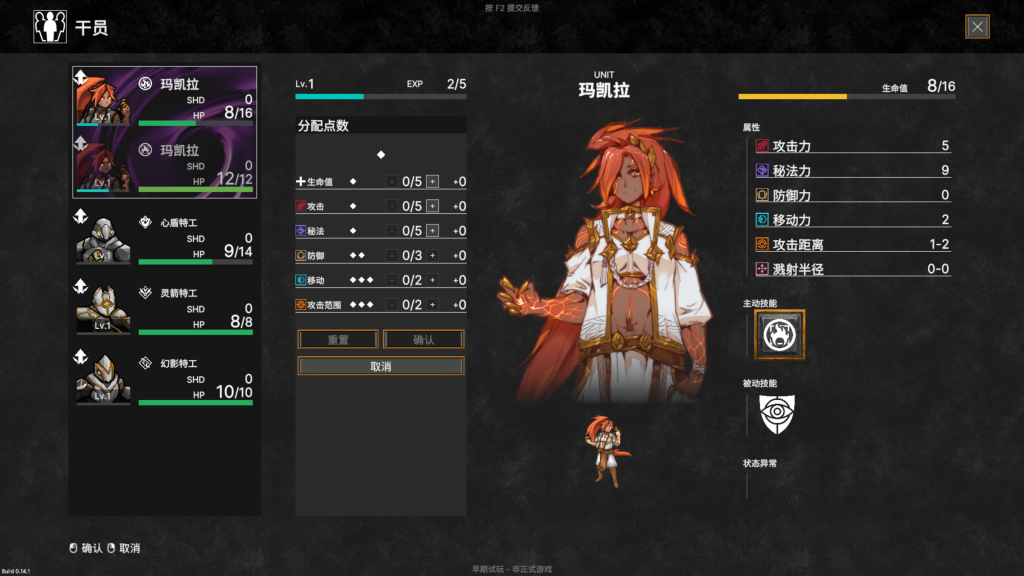
Task: Decrease 生命值 with its minus button
Action: click(391, 181)
